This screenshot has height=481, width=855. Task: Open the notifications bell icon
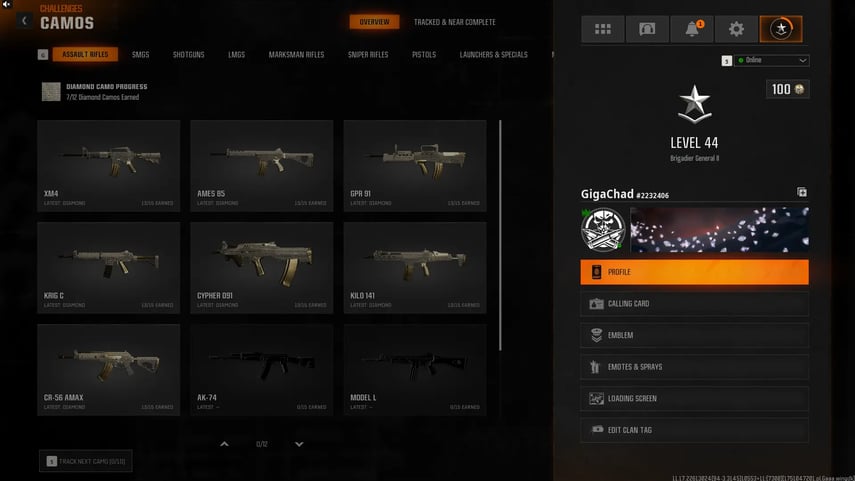692,29
